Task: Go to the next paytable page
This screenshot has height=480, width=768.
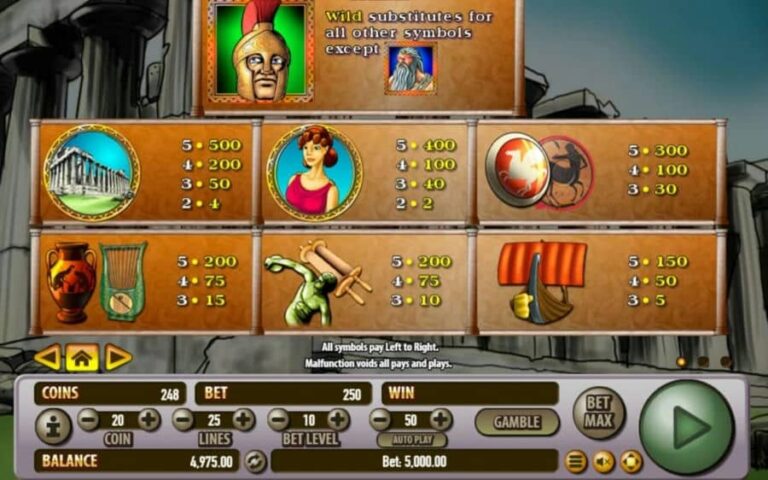Action: (x=118, y=357)
